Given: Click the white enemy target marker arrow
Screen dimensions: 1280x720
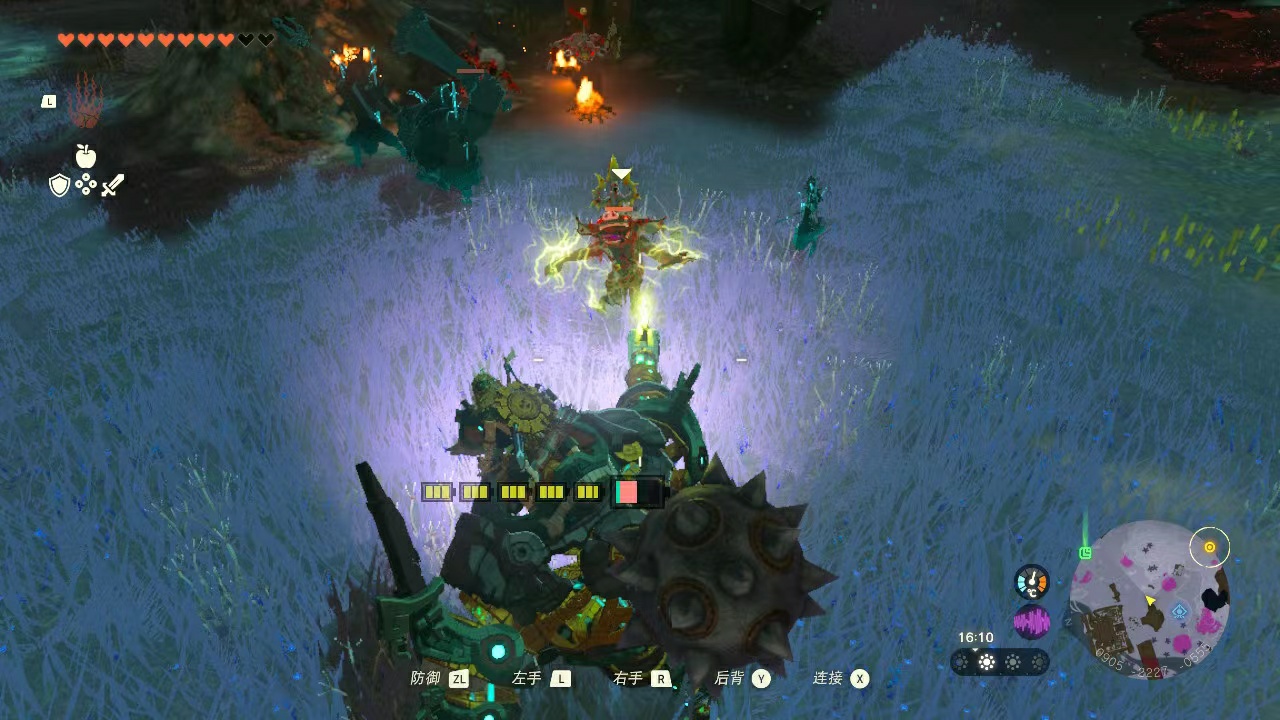Looking at the screenshot, I should (x=621, y=174).
